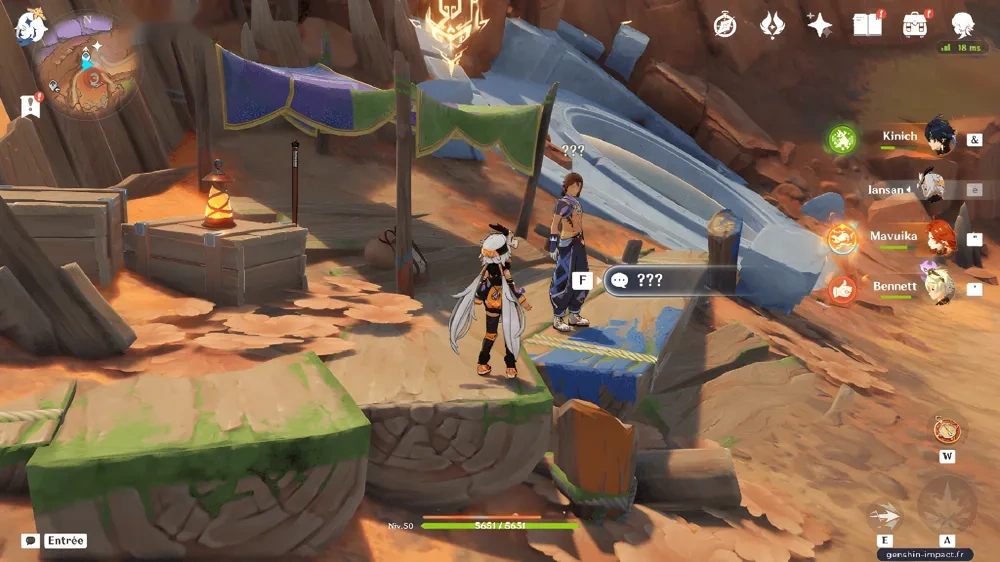Activate the sprint dash icon
This screenshot has width=1000, height=562.
pos(884,515)
